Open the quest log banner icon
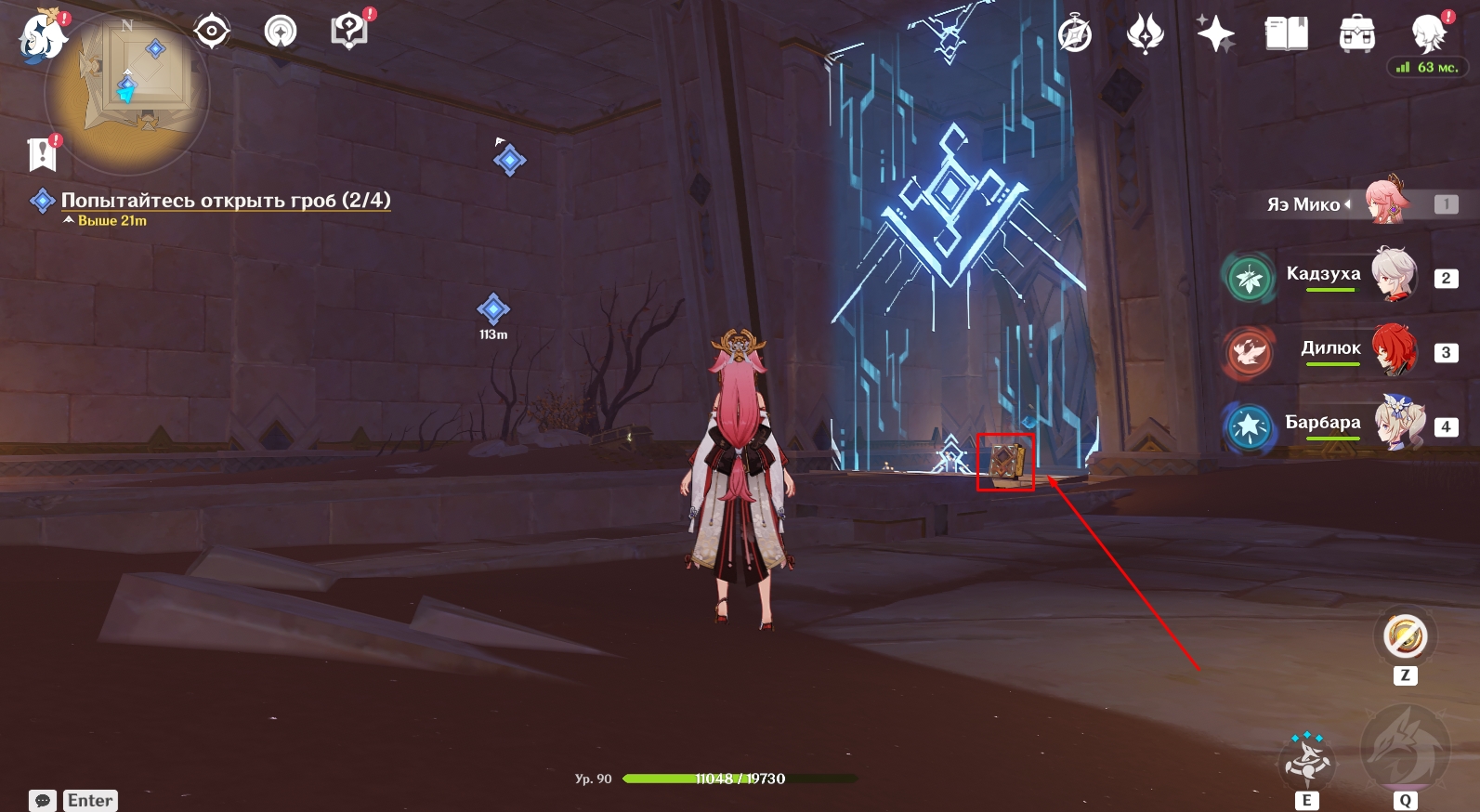Screen dimensions: 1480x812 (43, 154)
